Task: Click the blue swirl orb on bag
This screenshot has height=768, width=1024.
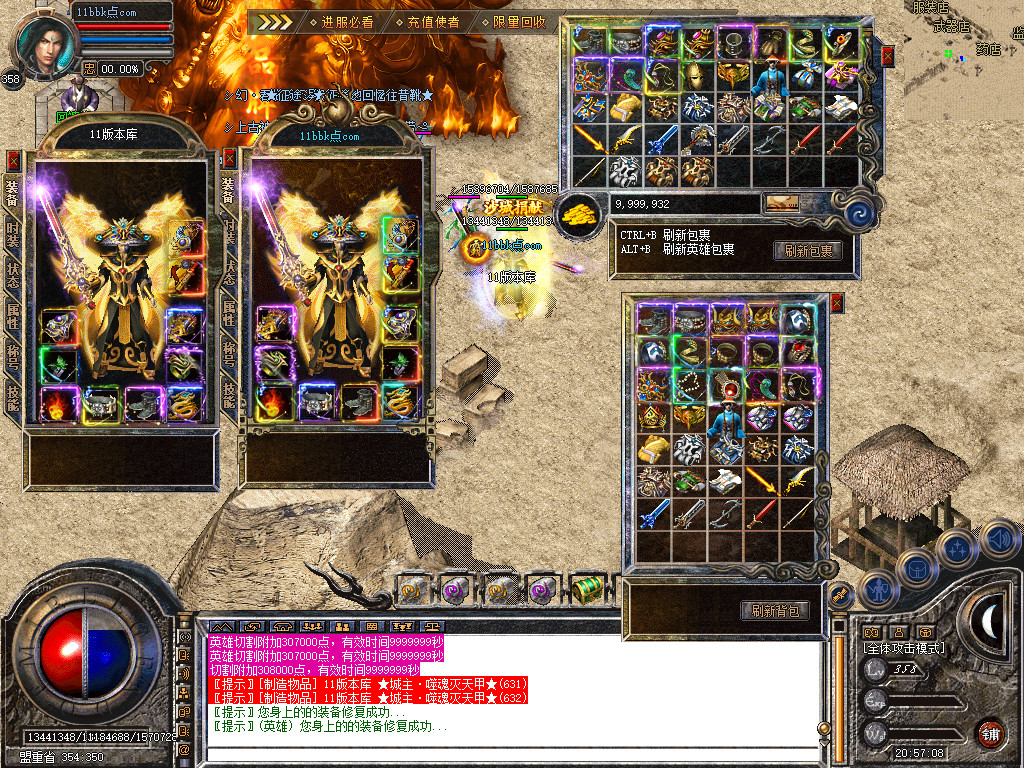Action: point(859,213)
